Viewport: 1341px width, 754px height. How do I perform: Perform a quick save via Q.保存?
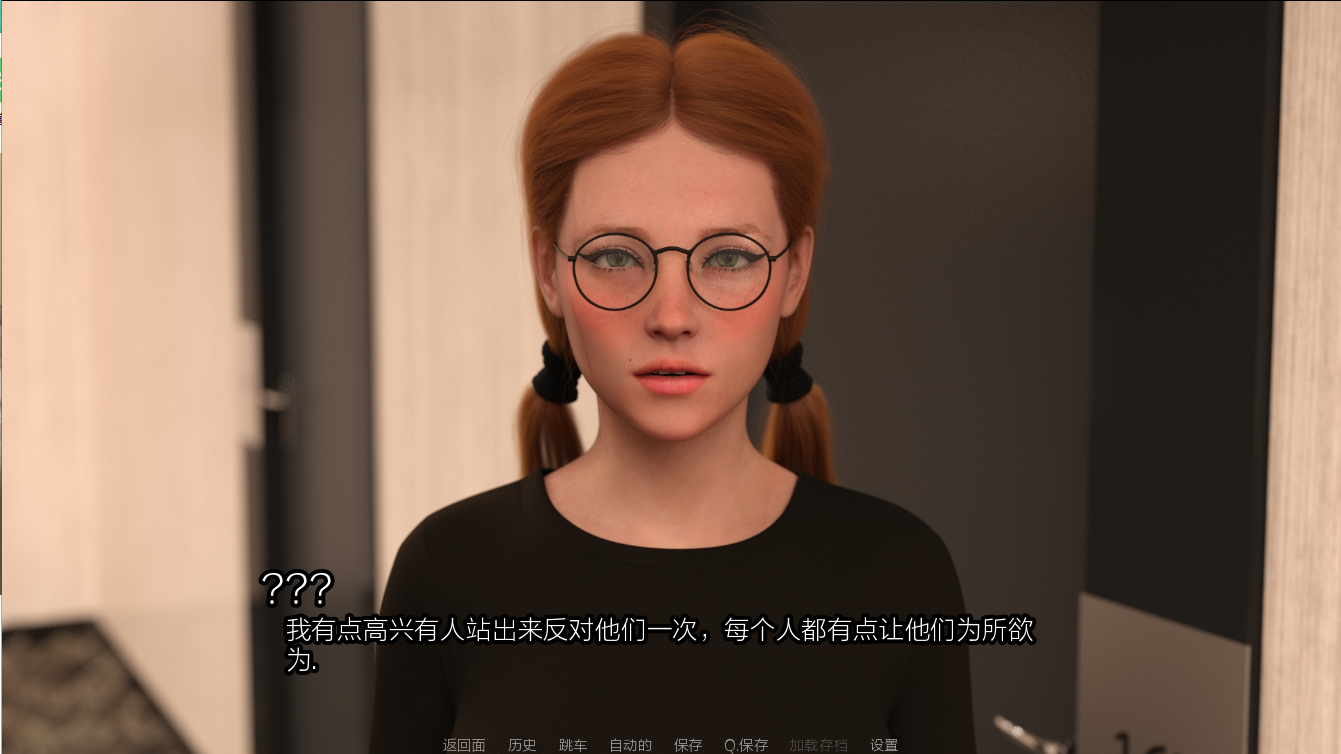745,745
